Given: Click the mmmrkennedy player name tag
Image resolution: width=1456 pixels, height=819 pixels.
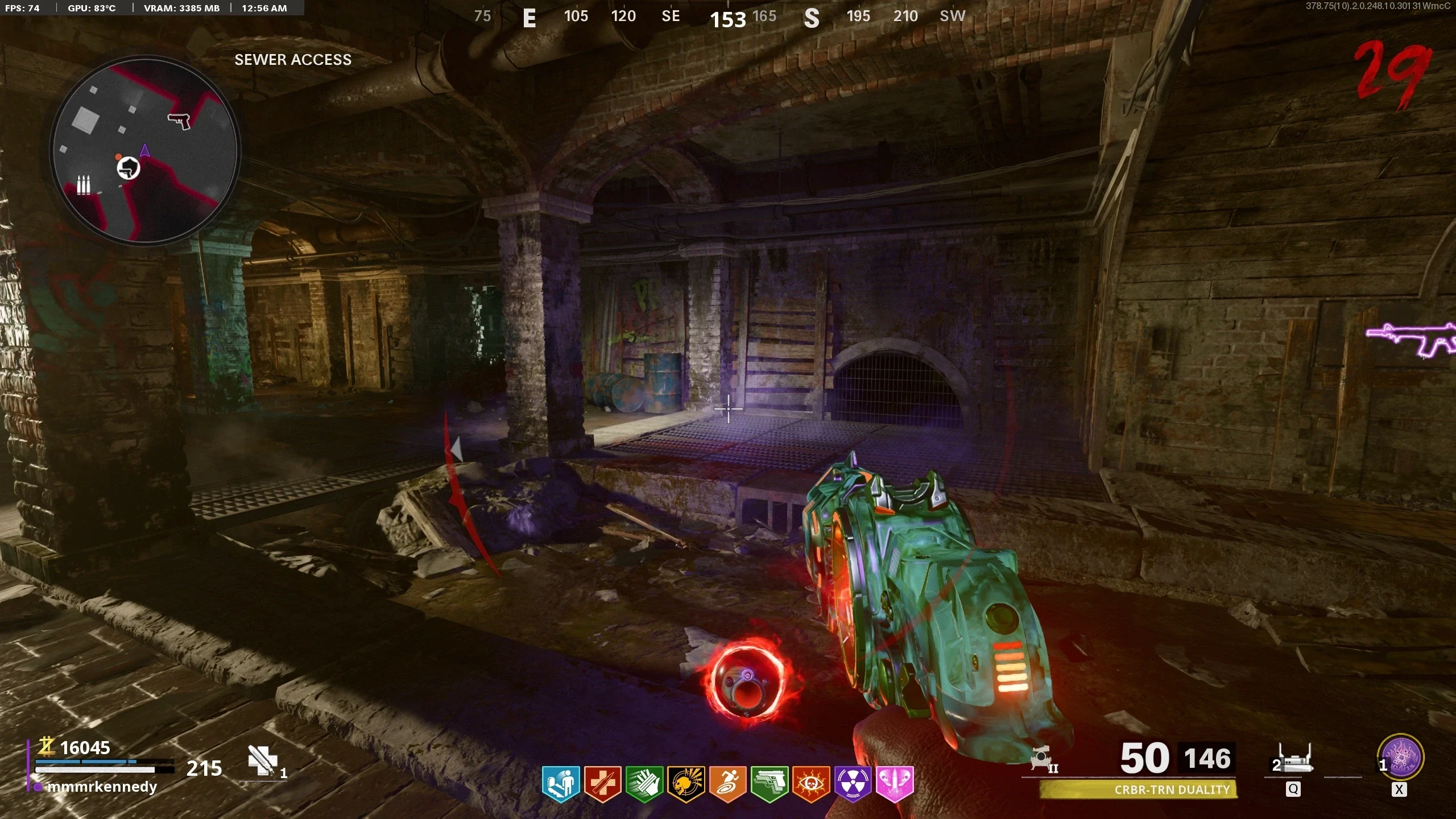Looking at the screenshot, I should point(102,787).
